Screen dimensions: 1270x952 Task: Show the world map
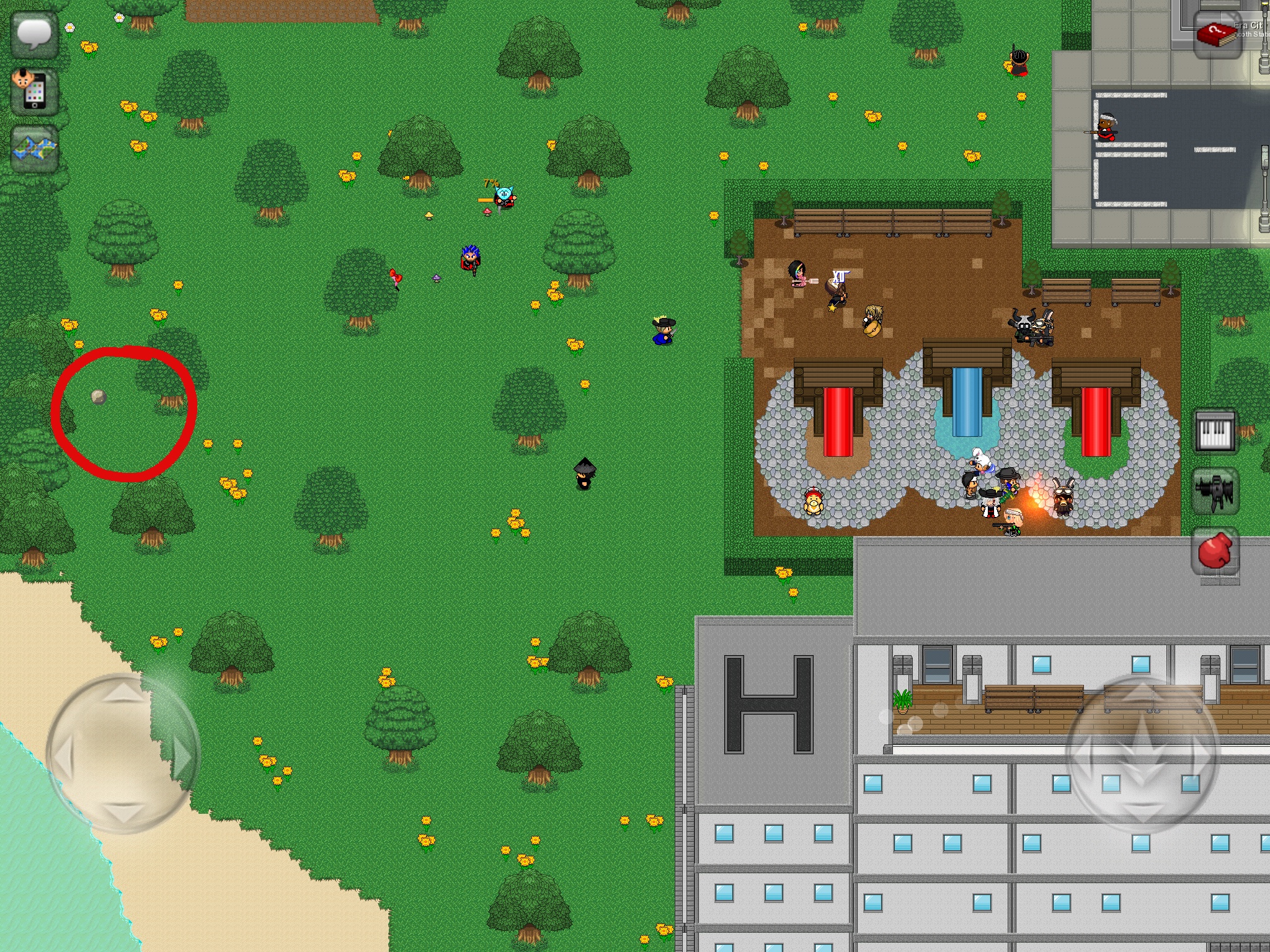tap(35, 149)
